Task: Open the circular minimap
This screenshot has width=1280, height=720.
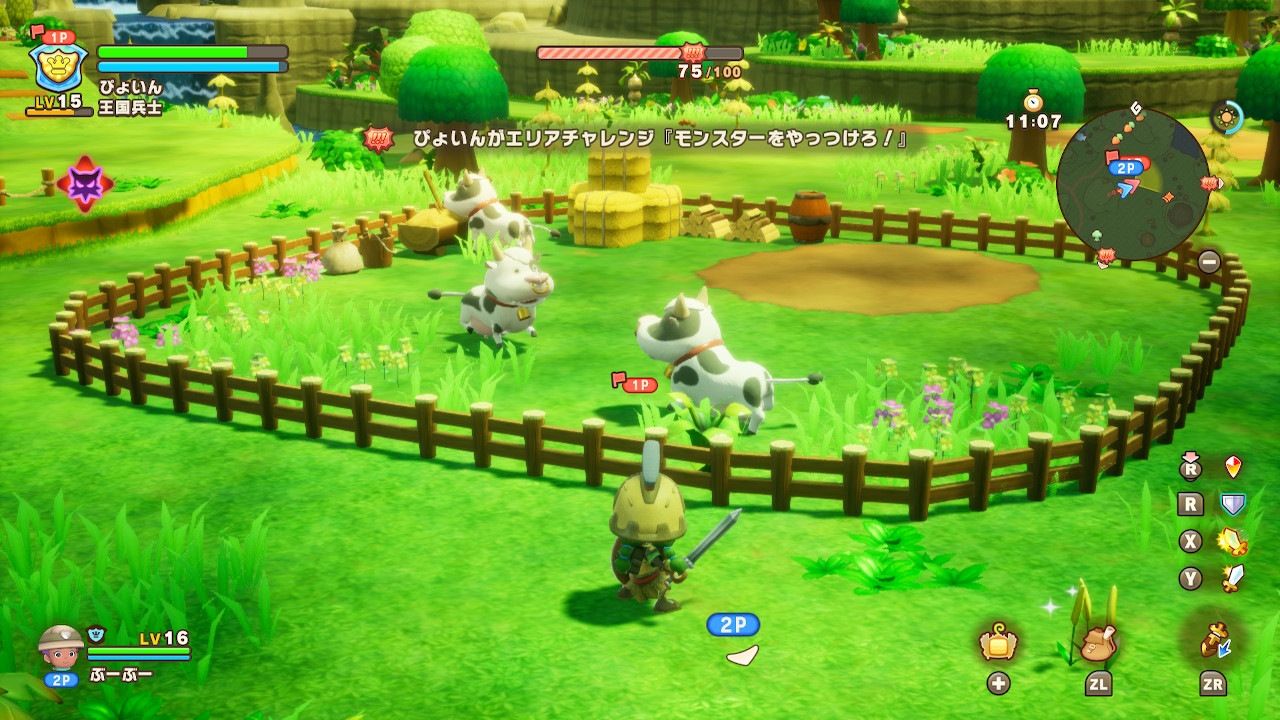Action: 1133,185
